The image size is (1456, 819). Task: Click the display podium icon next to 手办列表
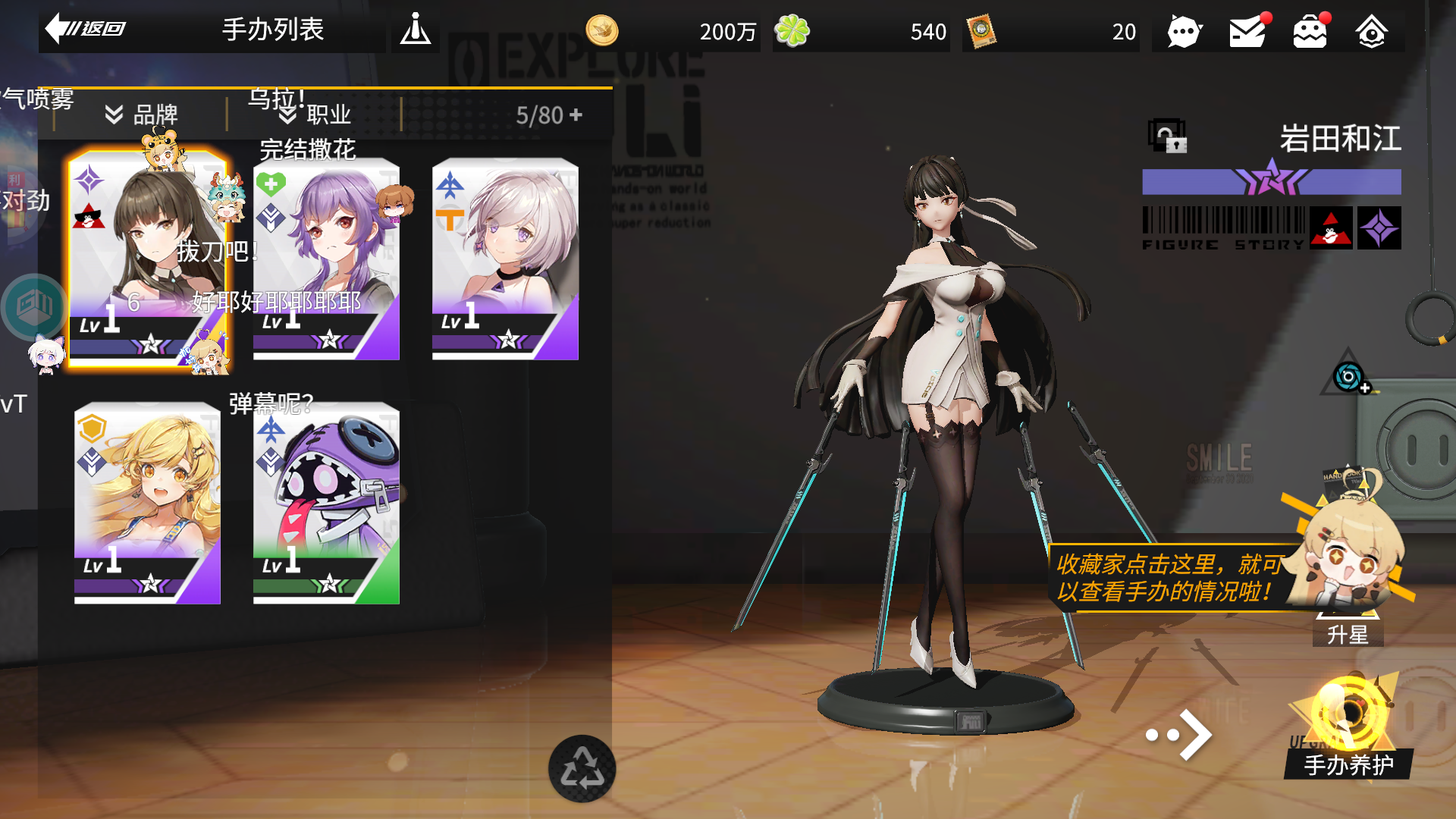click(x=416, y=30)
